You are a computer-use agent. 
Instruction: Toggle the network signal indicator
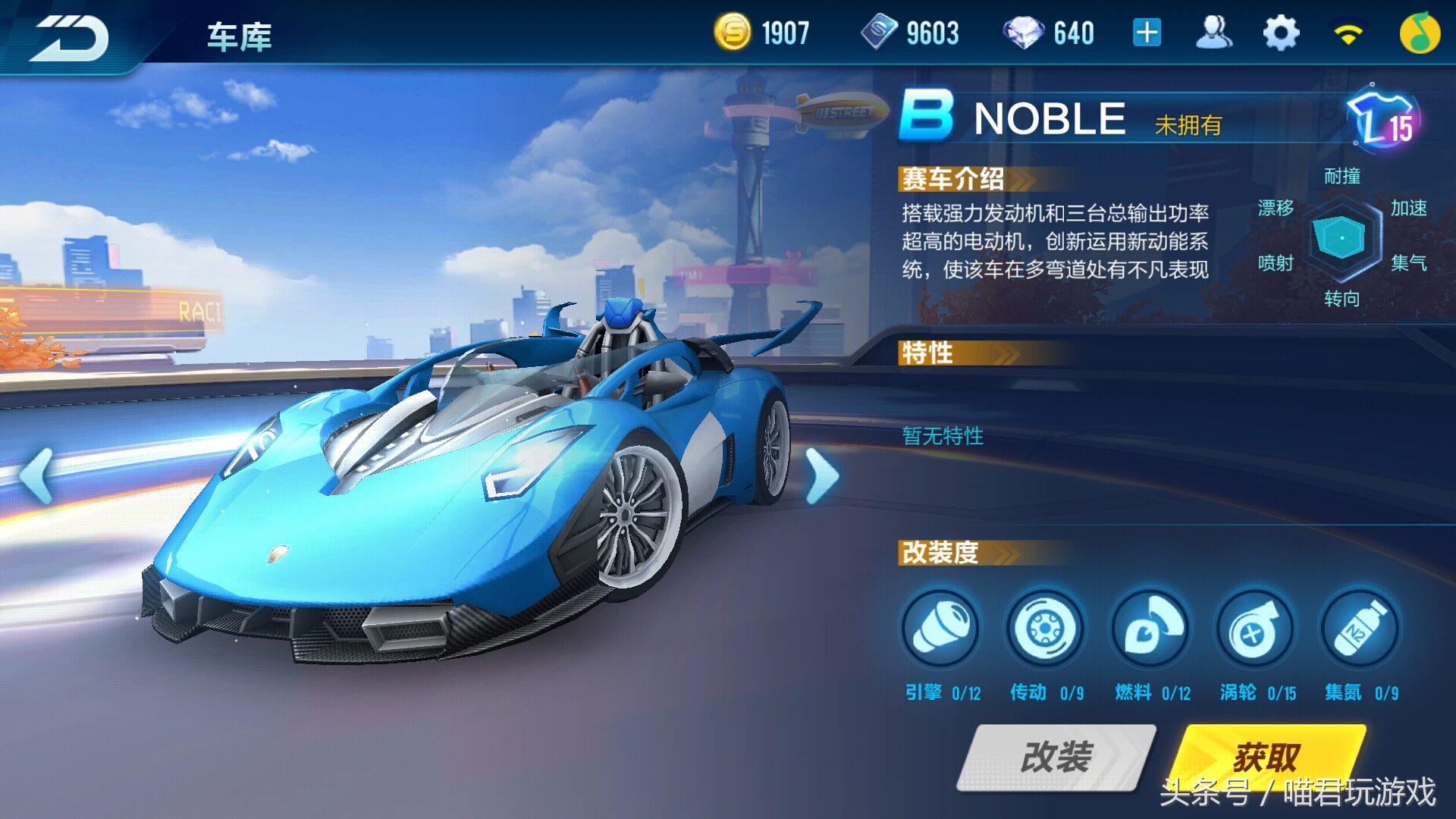1348,33
